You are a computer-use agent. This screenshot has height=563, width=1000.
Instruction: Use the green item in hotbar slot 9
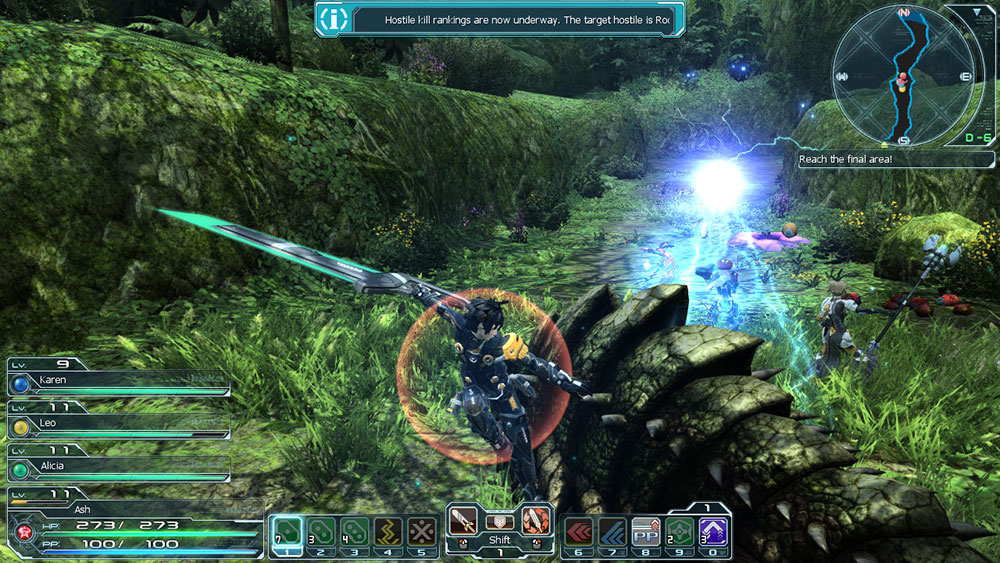680,530
